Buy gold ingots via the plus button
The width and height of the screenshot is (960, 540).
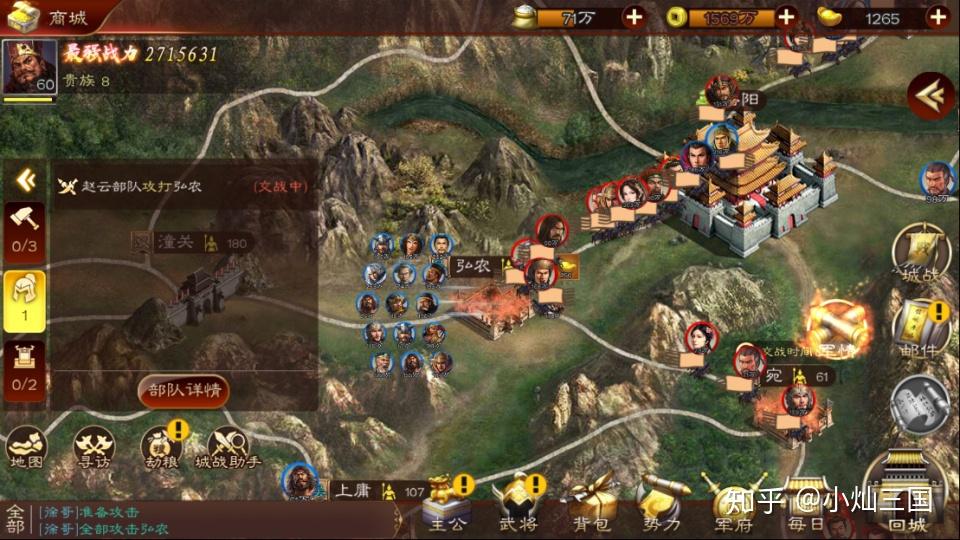(937, 16)
